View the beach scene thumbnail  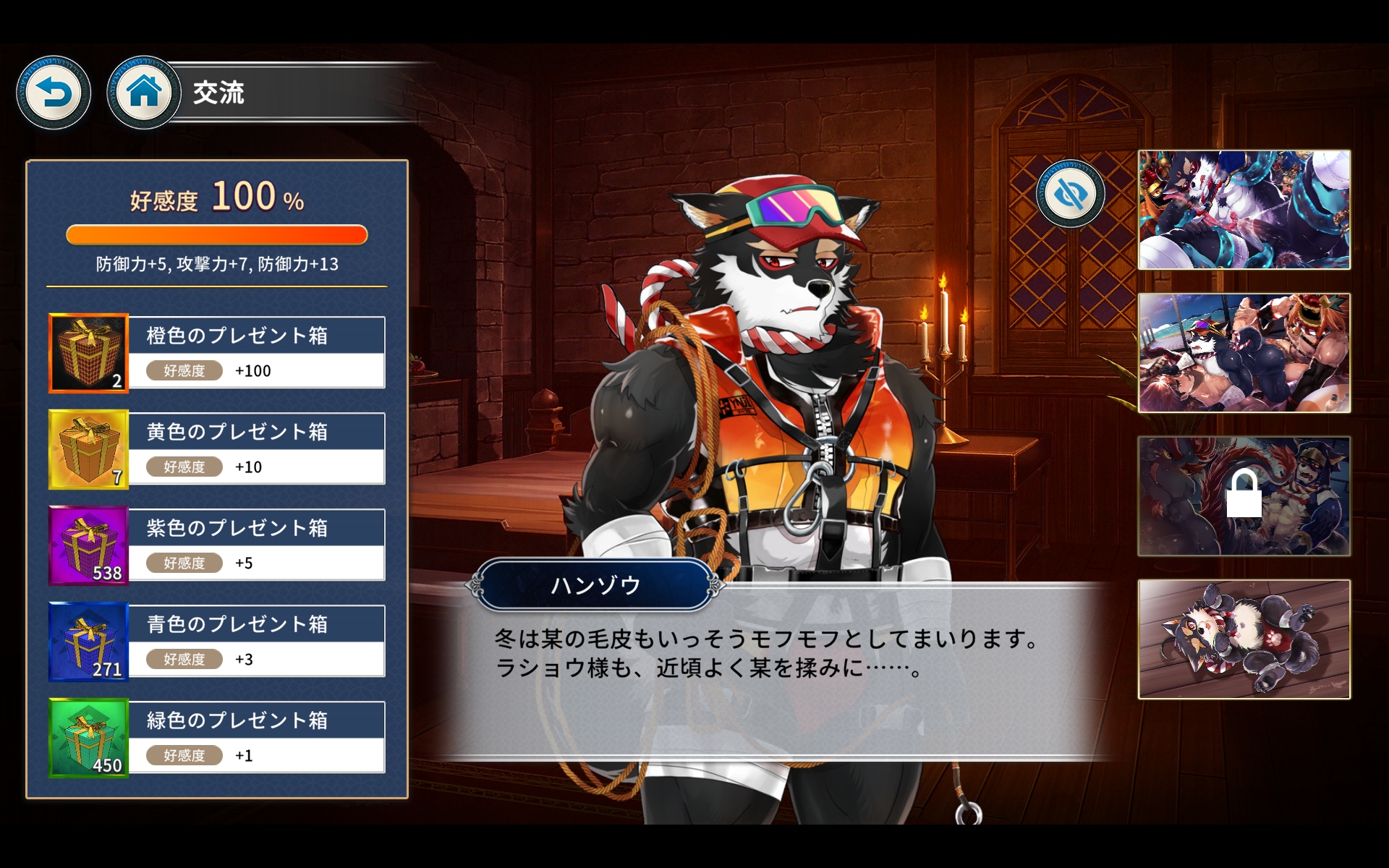pos(1244,353)
